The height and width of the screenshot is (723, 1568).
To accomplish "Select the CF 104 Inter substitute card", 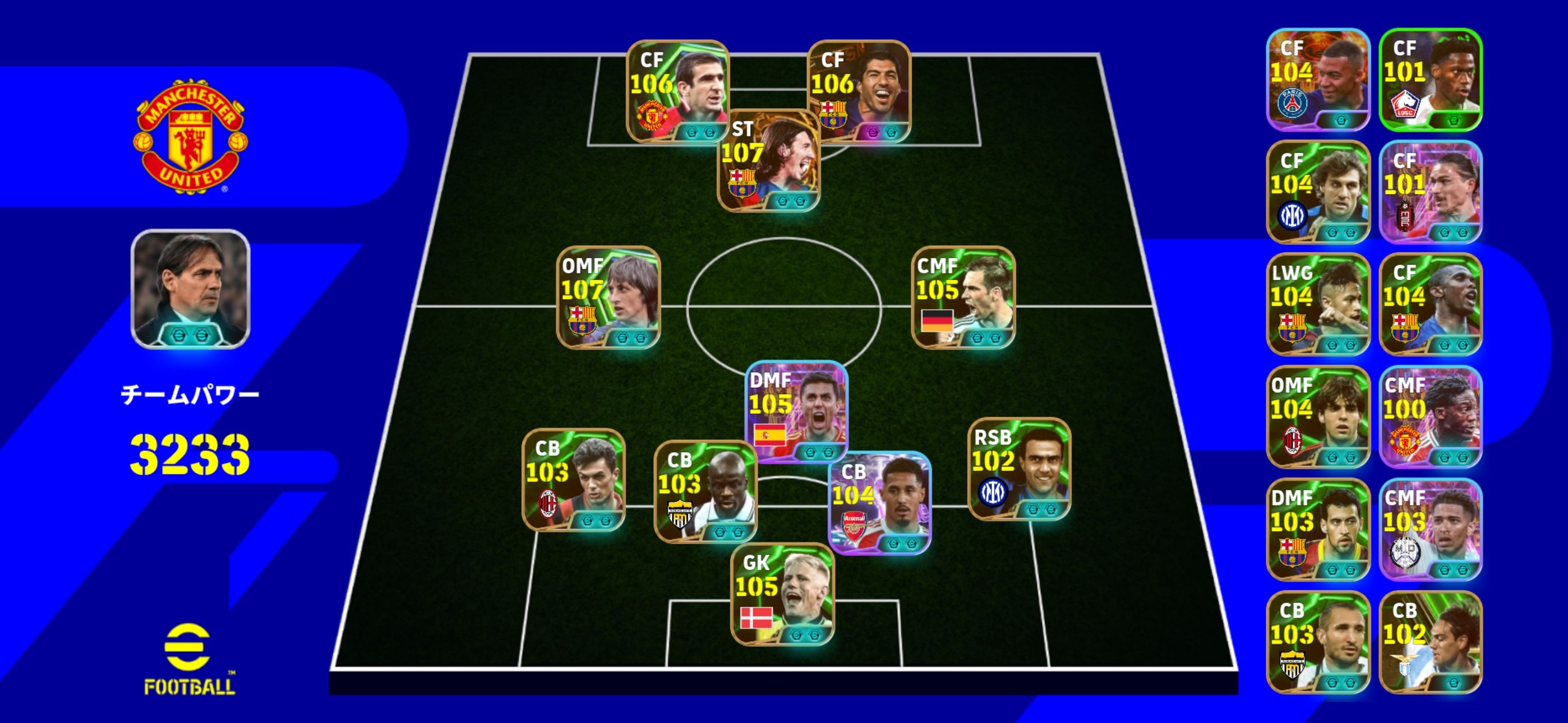I will coord(1318,192).
